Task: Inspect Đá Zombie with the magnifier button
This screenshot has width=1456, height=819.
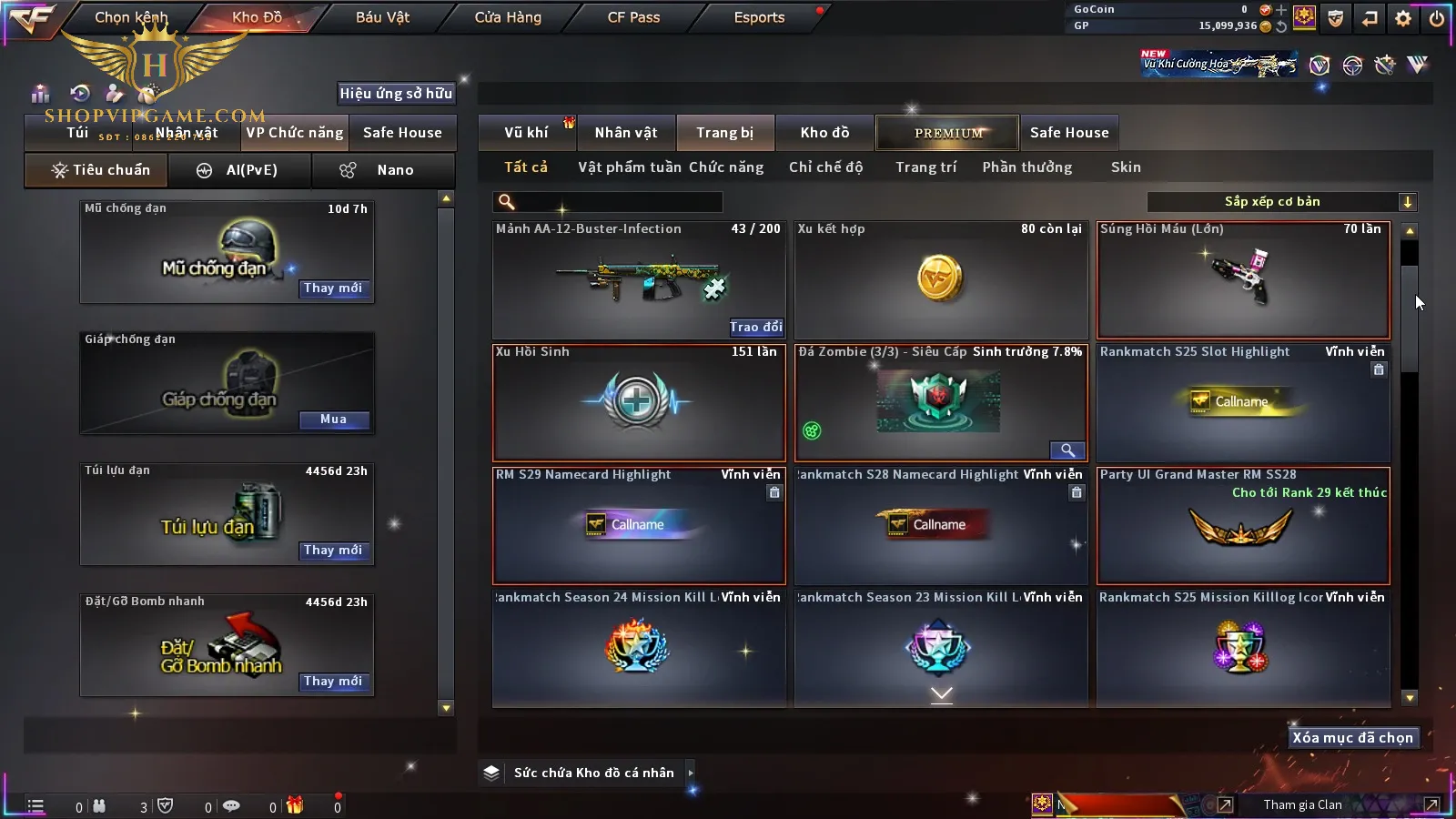Action: [x=1067, y=450]
